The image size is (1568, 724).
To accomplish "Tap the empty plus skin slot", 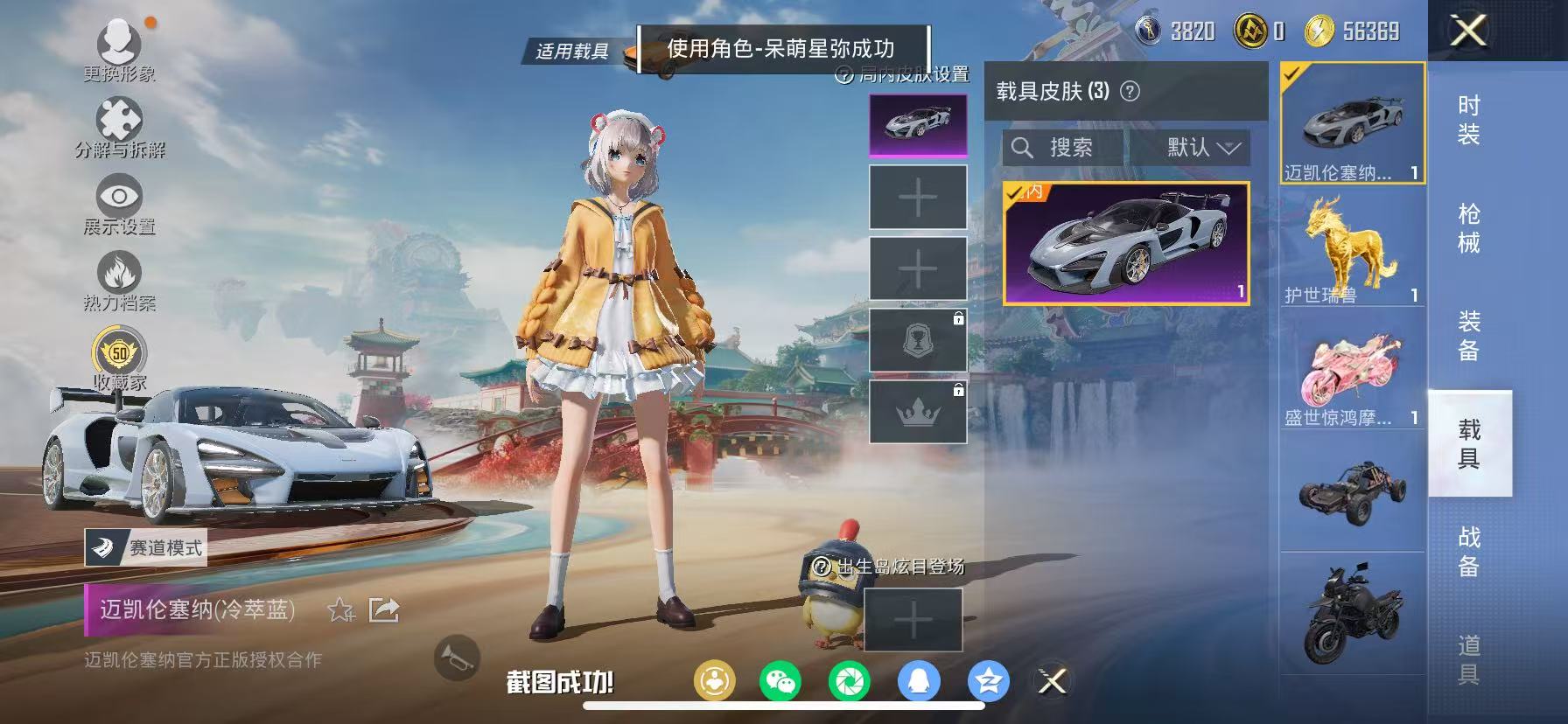I will click(916, 198).
